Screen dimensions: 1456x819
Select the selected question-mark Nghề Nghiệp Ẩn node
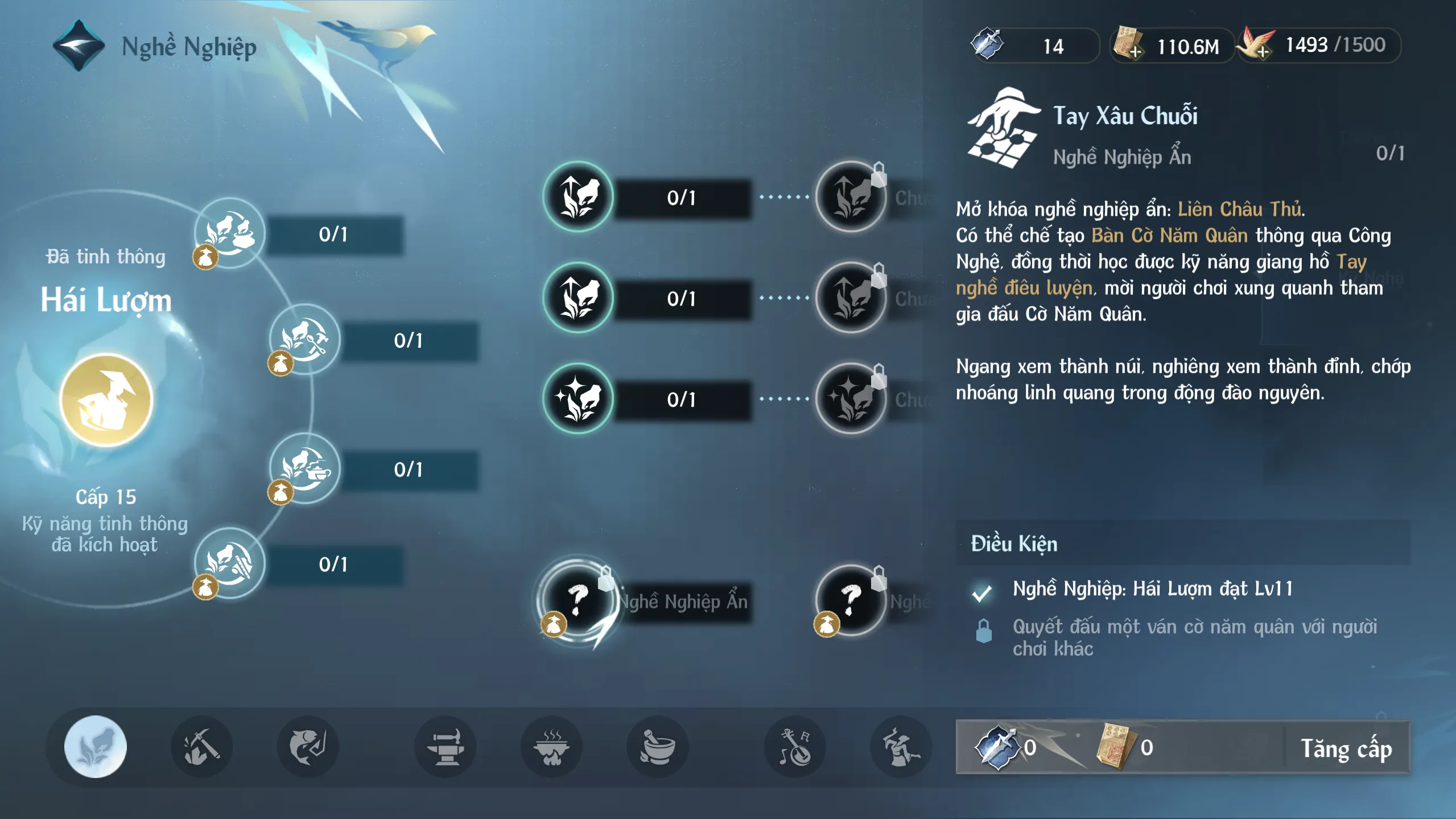[x=578, y=599]
